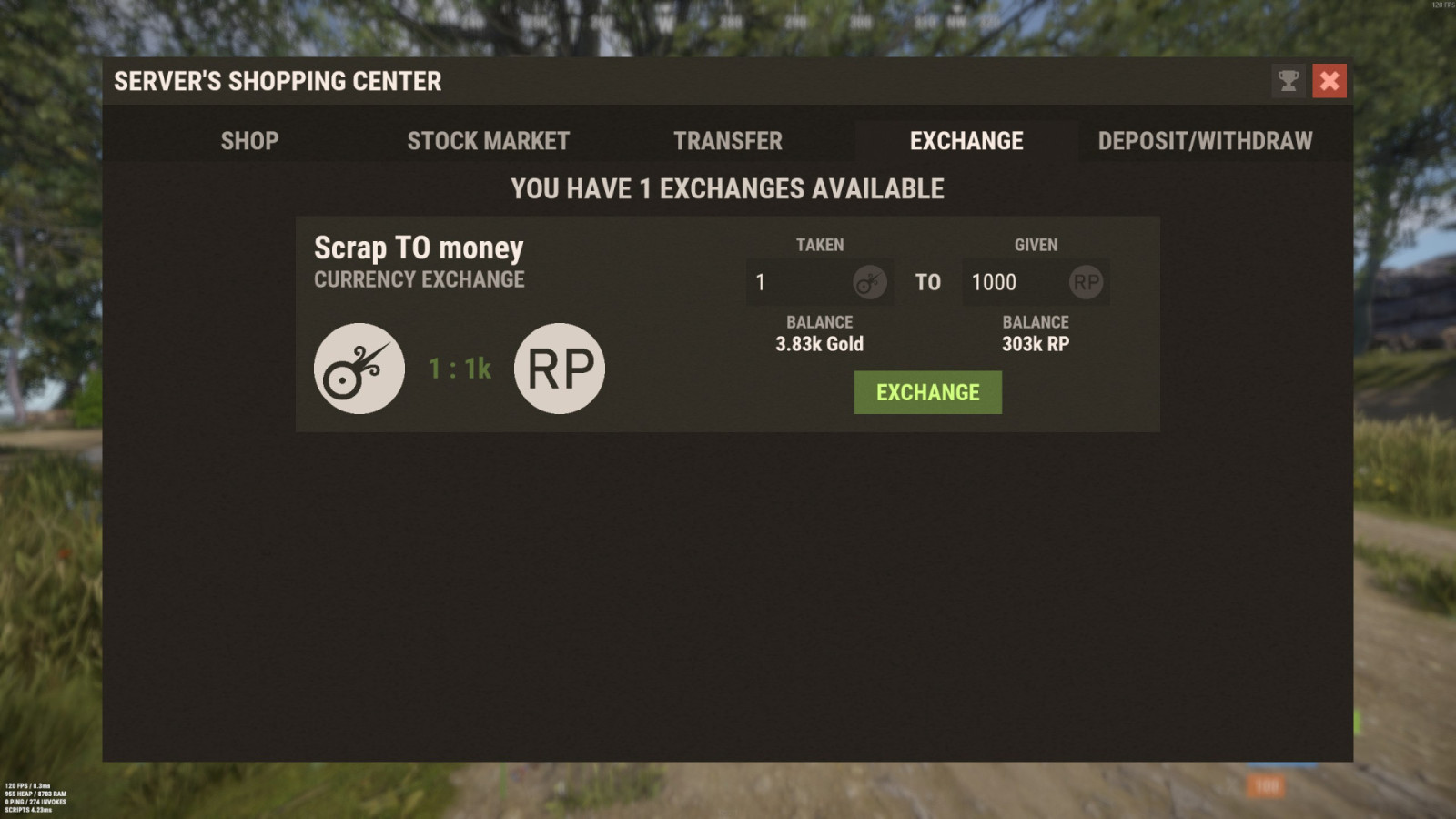Select the large scrap currency icon
The image size is (1456, 819).
[359, 368]
